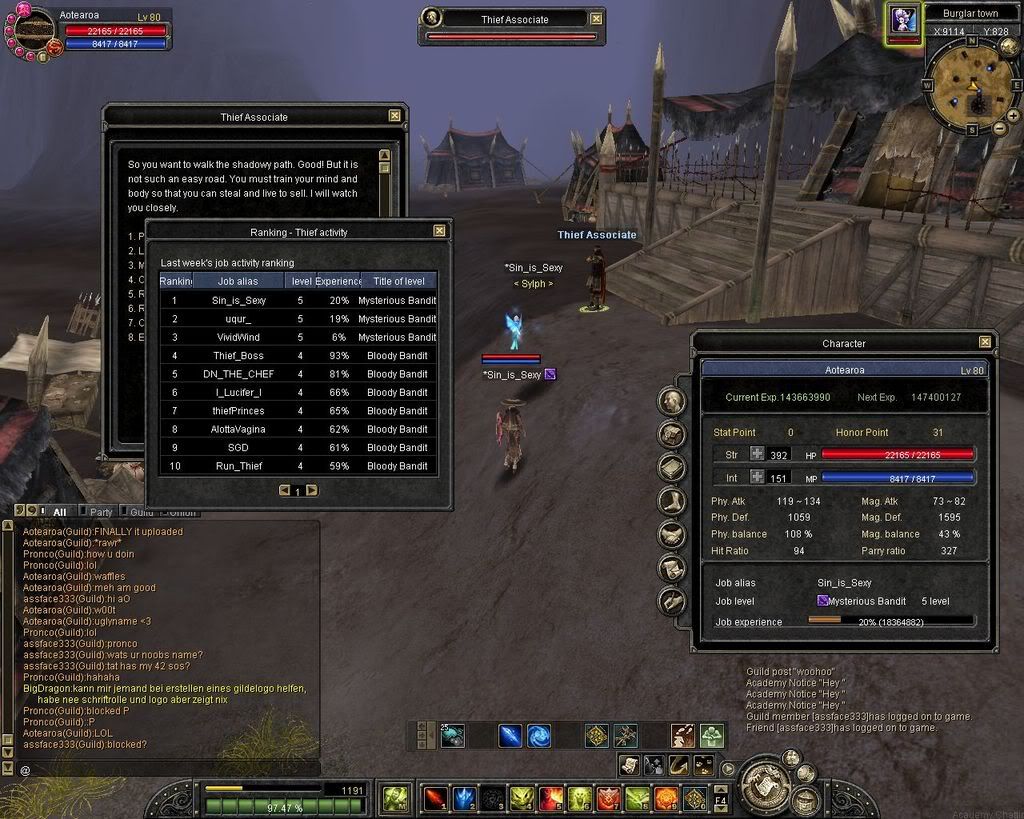Use the blue ice skill in slot 2
Viewport: 1024px width, 819px height.
tap(464, 797)
